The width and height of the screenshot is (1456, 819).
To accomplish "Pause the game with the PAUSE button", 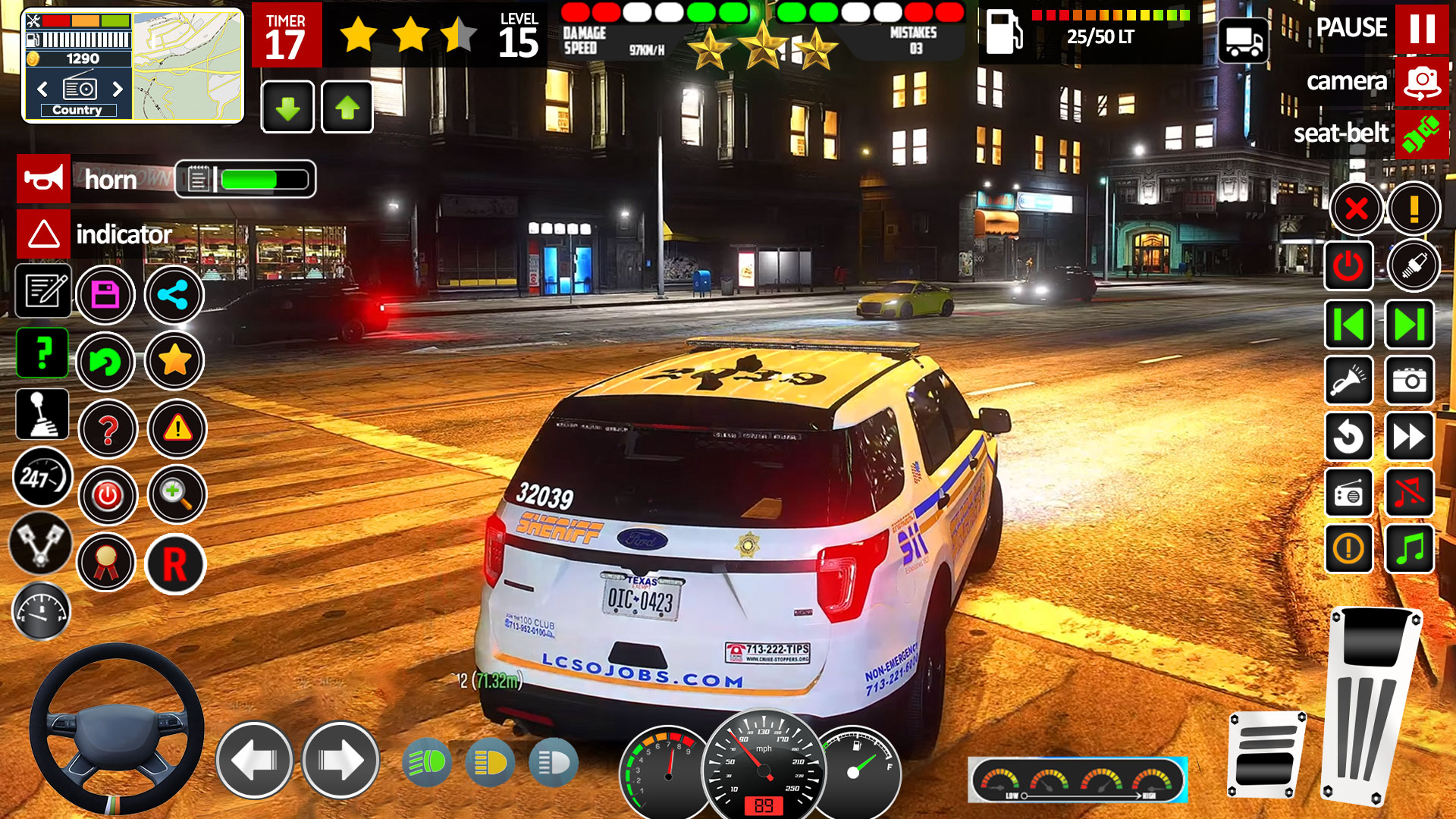I will pyautogui.click(x=1421, y=28).
